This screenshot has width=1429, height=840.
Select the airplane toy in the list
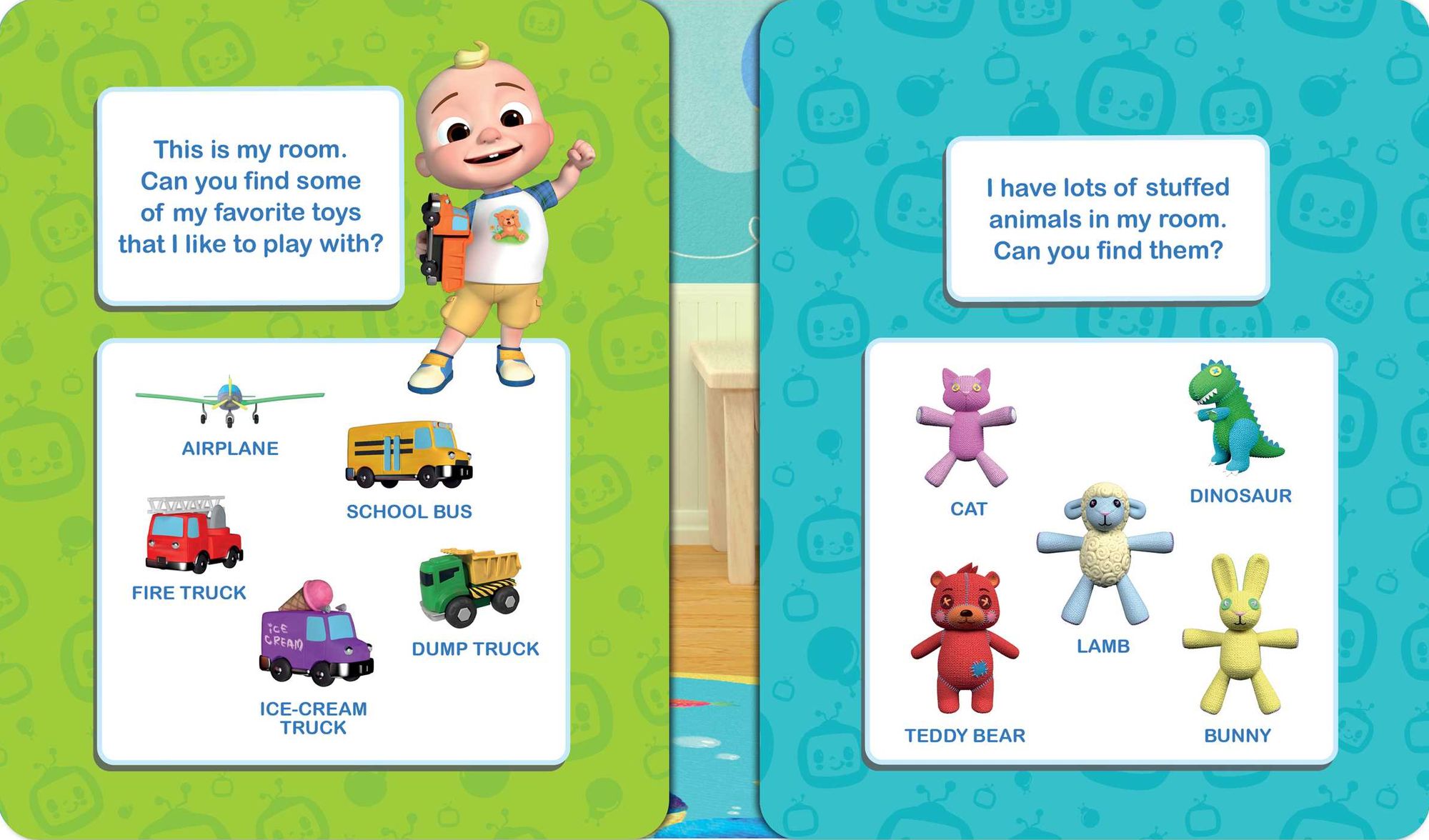pyautogui.click(x=229, y=401)
